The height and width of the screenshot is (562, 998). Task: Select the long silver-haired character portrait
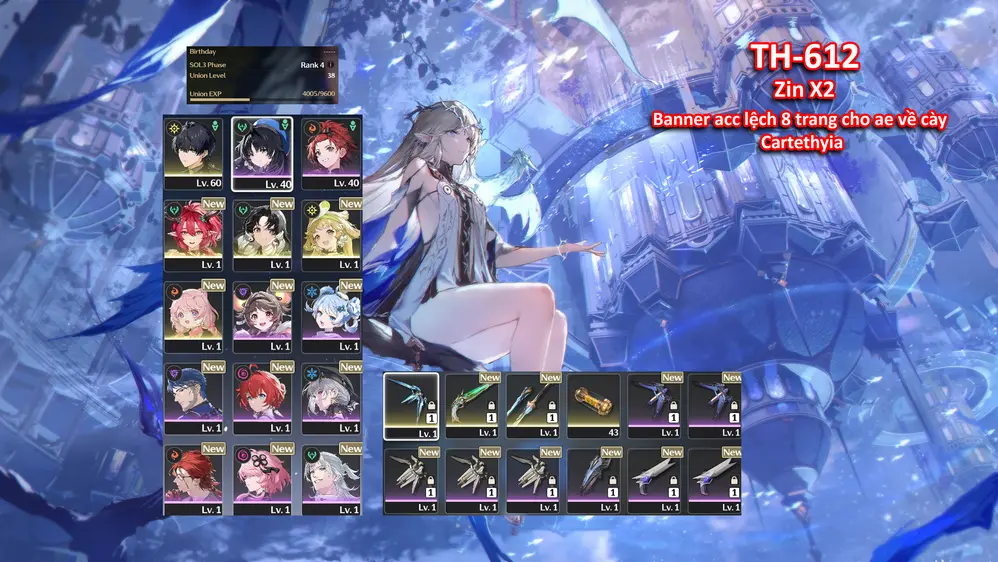(x=331, y=481)
